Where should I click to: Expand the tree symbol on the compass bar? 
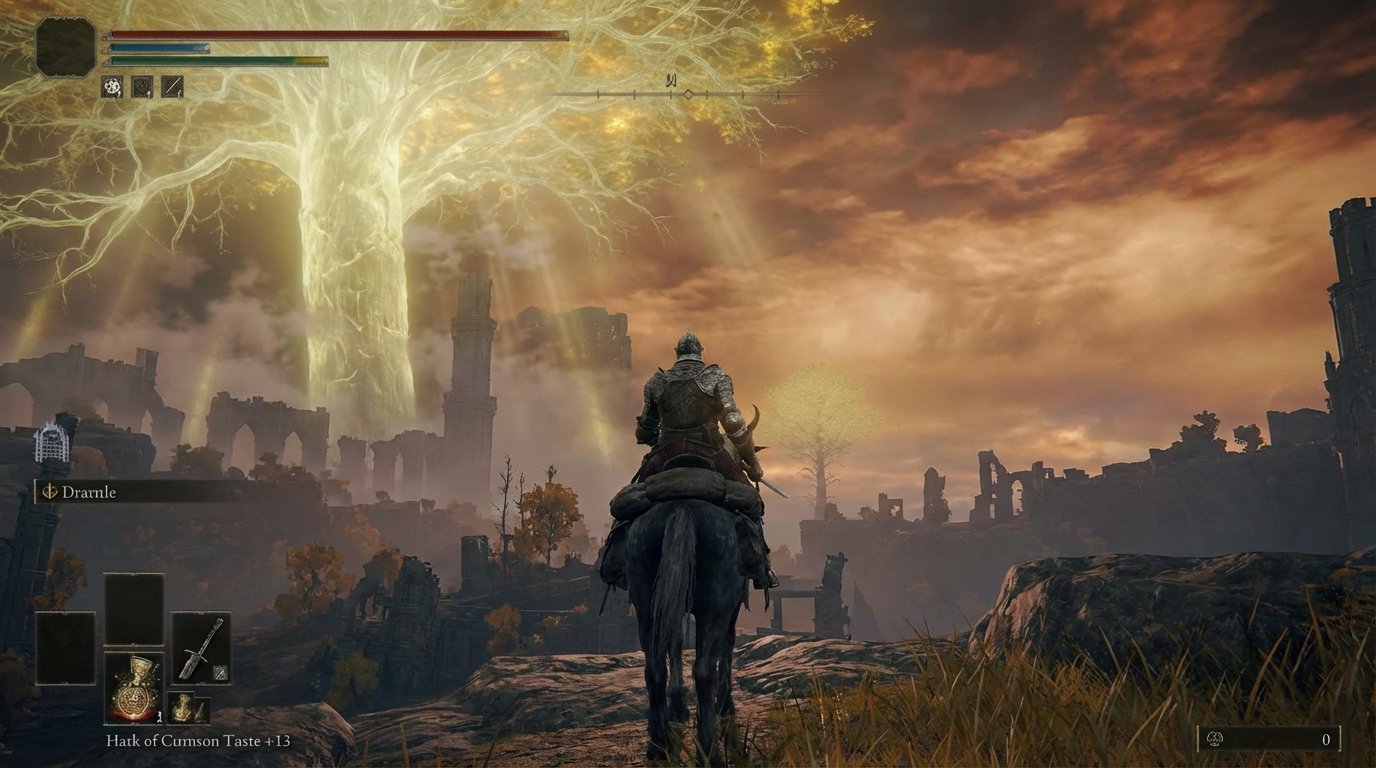pos(672,81)
